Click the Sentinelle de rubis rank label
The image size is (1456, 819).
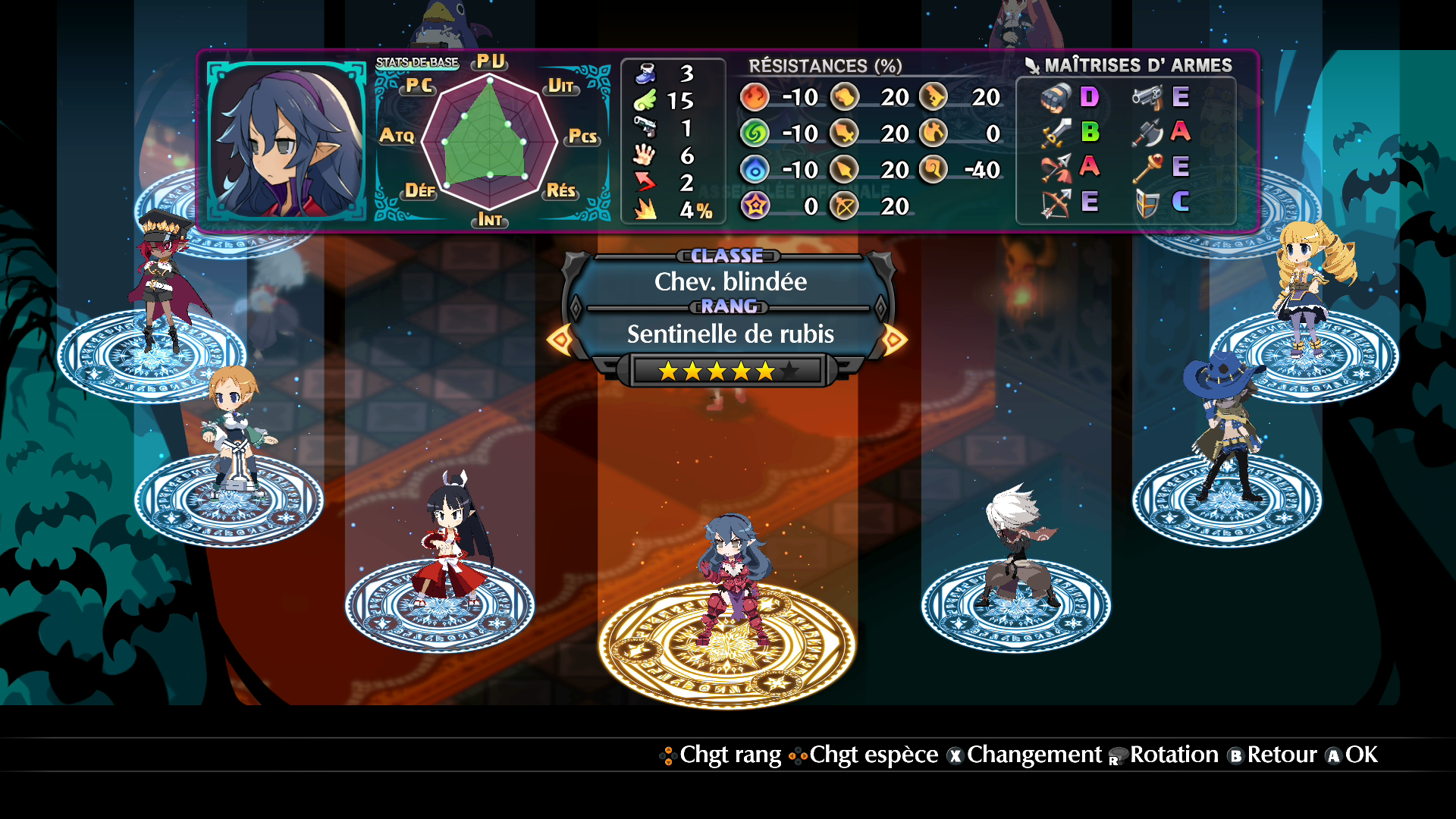pyautogui.click(x=730, y=334)
